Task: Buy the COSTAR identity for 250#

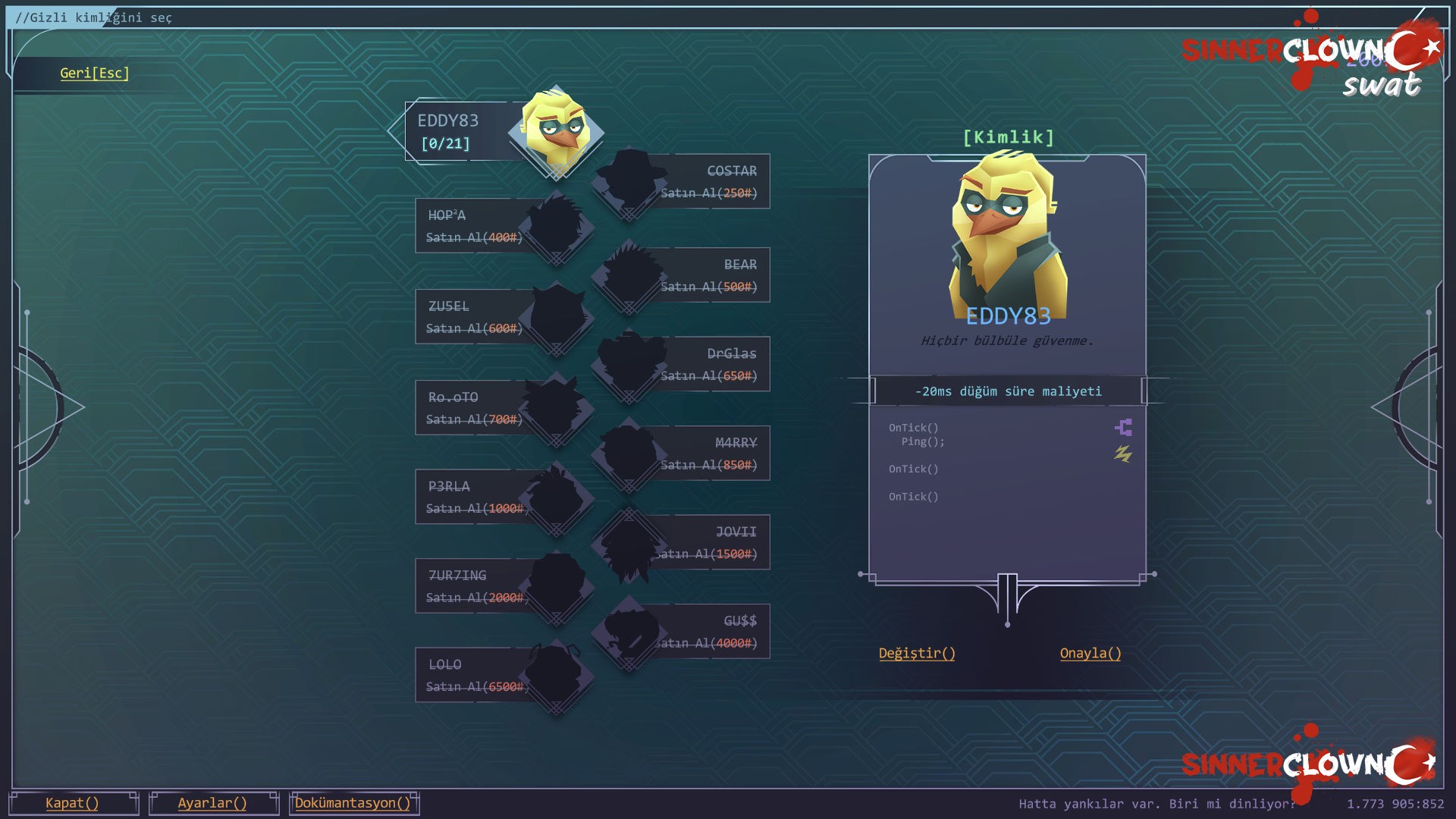Action: [708, 182]
